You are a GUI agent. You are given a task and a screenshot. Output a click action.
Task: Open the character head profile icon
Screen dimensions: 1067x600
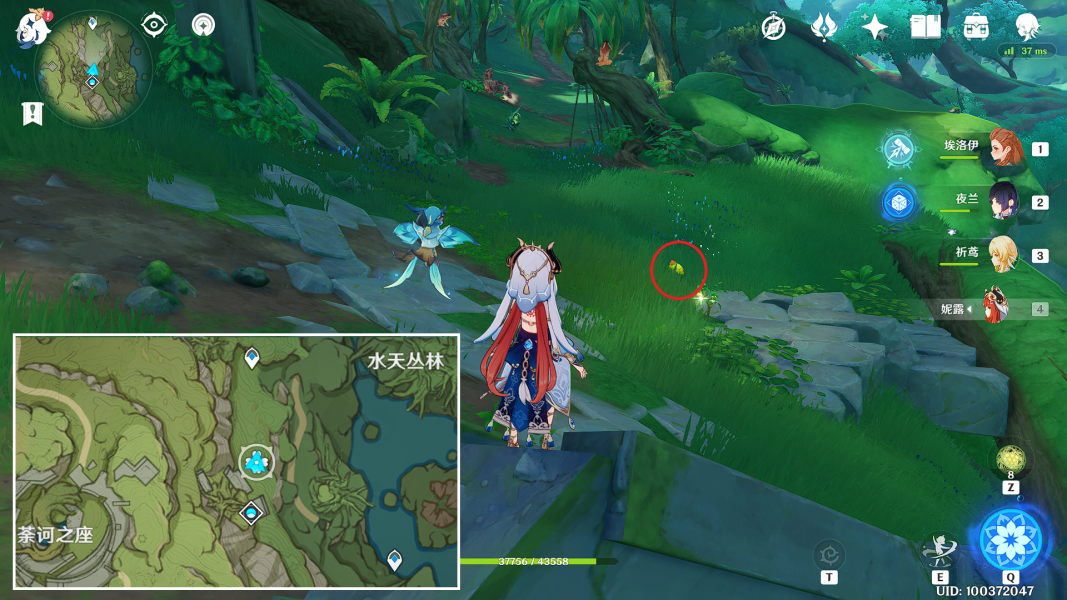click(x=1027, y=25)
